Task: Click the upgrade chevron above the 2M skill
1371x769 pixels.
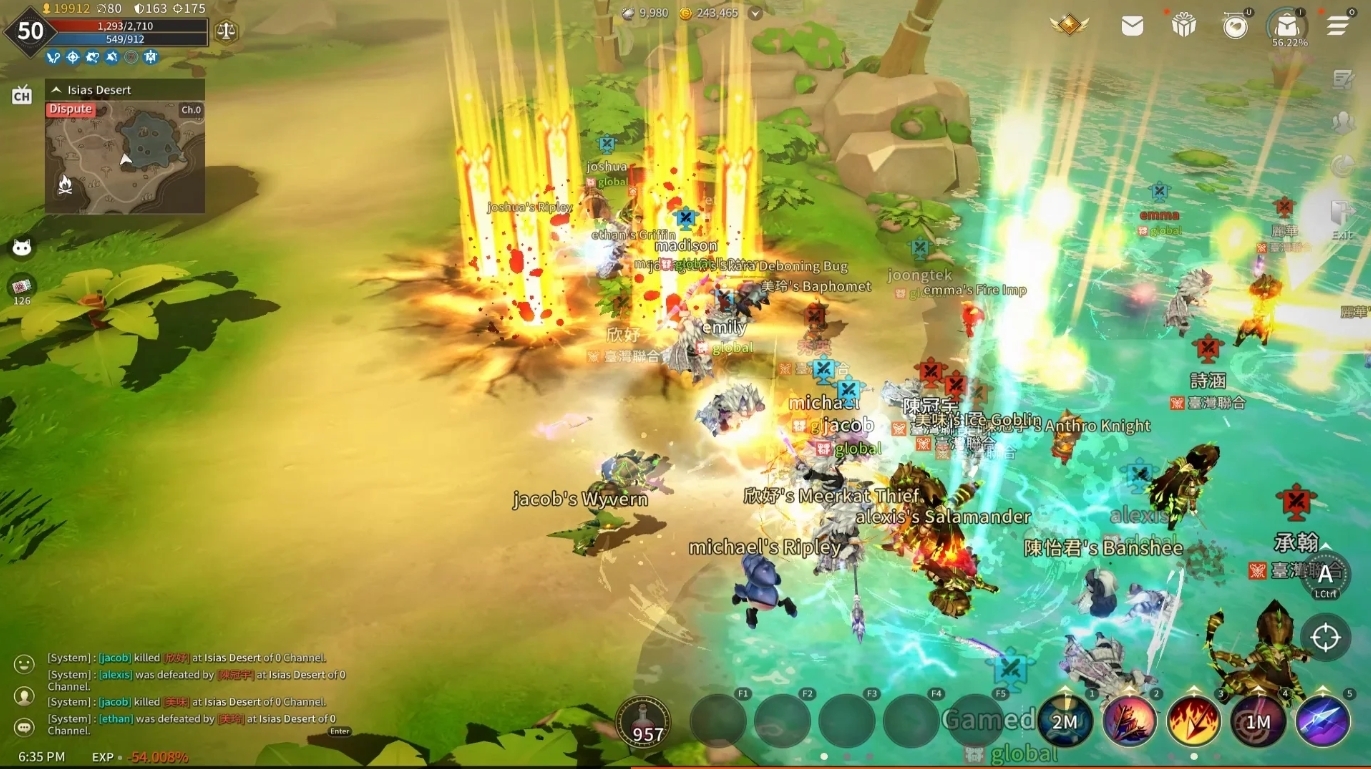Action: [1065, 691]
